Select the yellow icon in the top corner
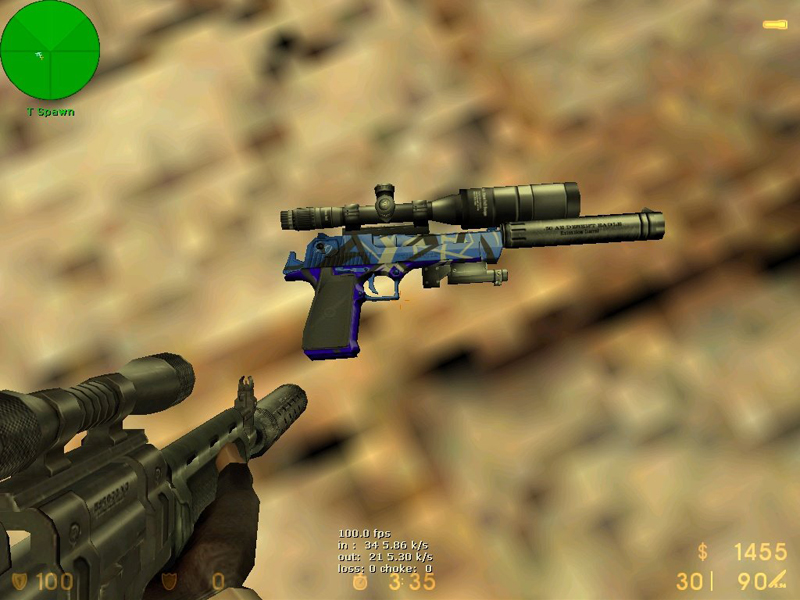This screenshot has width=800, height=600. 775,24
